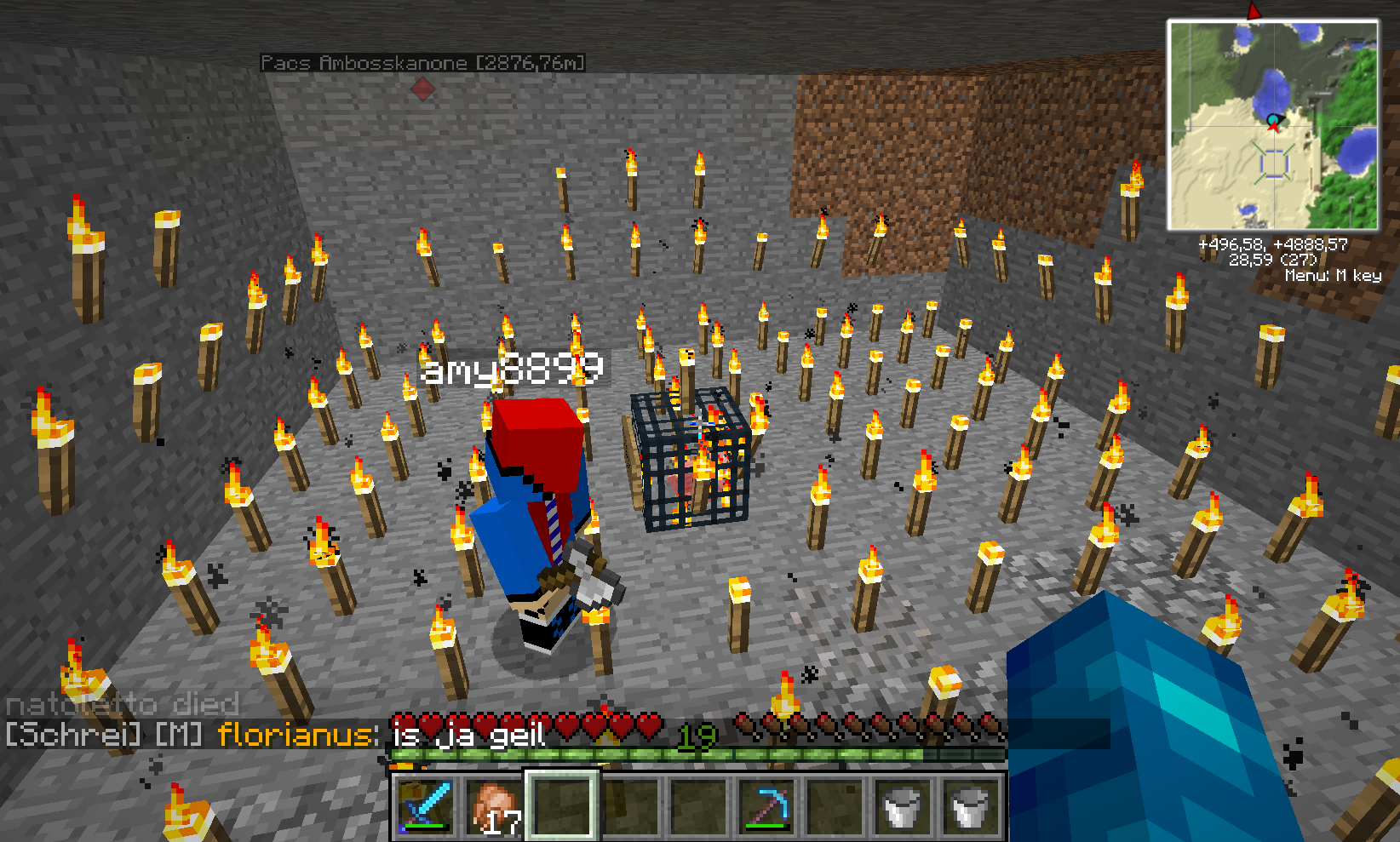Select the diamond sword hotbar slot
This screenshot has height=842, width=1400.
click(426, 805)
